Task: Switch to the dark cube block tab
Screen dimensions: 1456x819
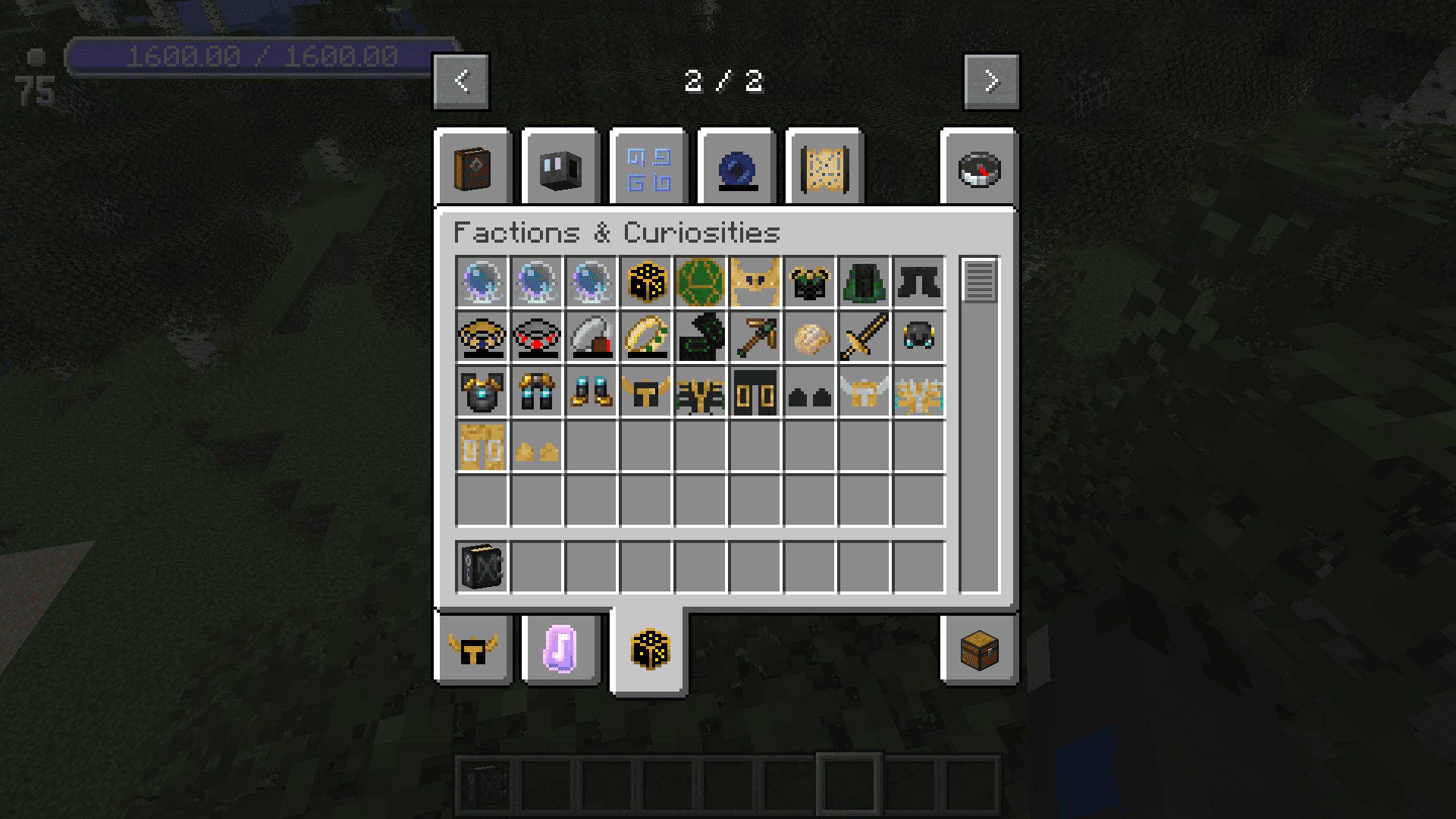Action: (560, 169)
